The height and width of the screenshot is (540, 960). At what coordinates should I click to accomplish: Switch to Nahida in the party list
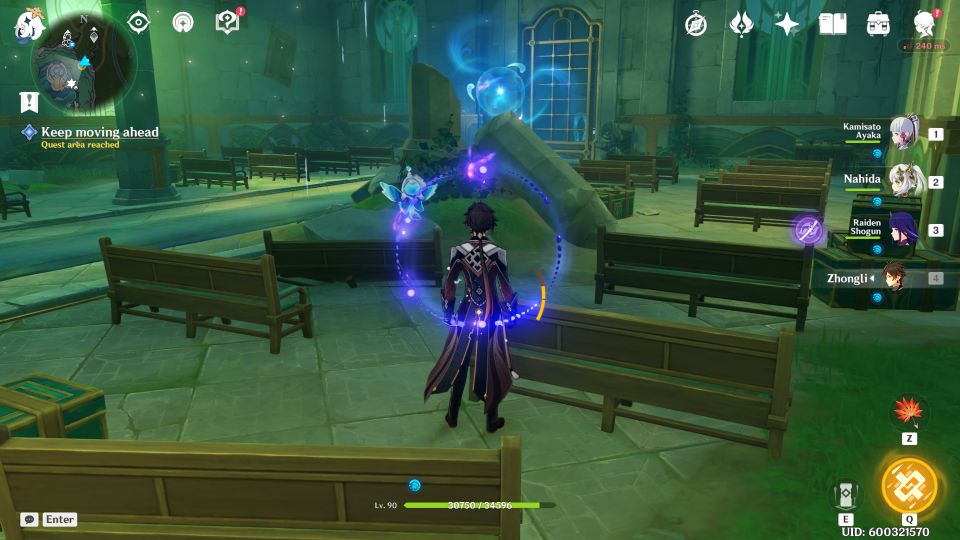[x=902, y=182]
